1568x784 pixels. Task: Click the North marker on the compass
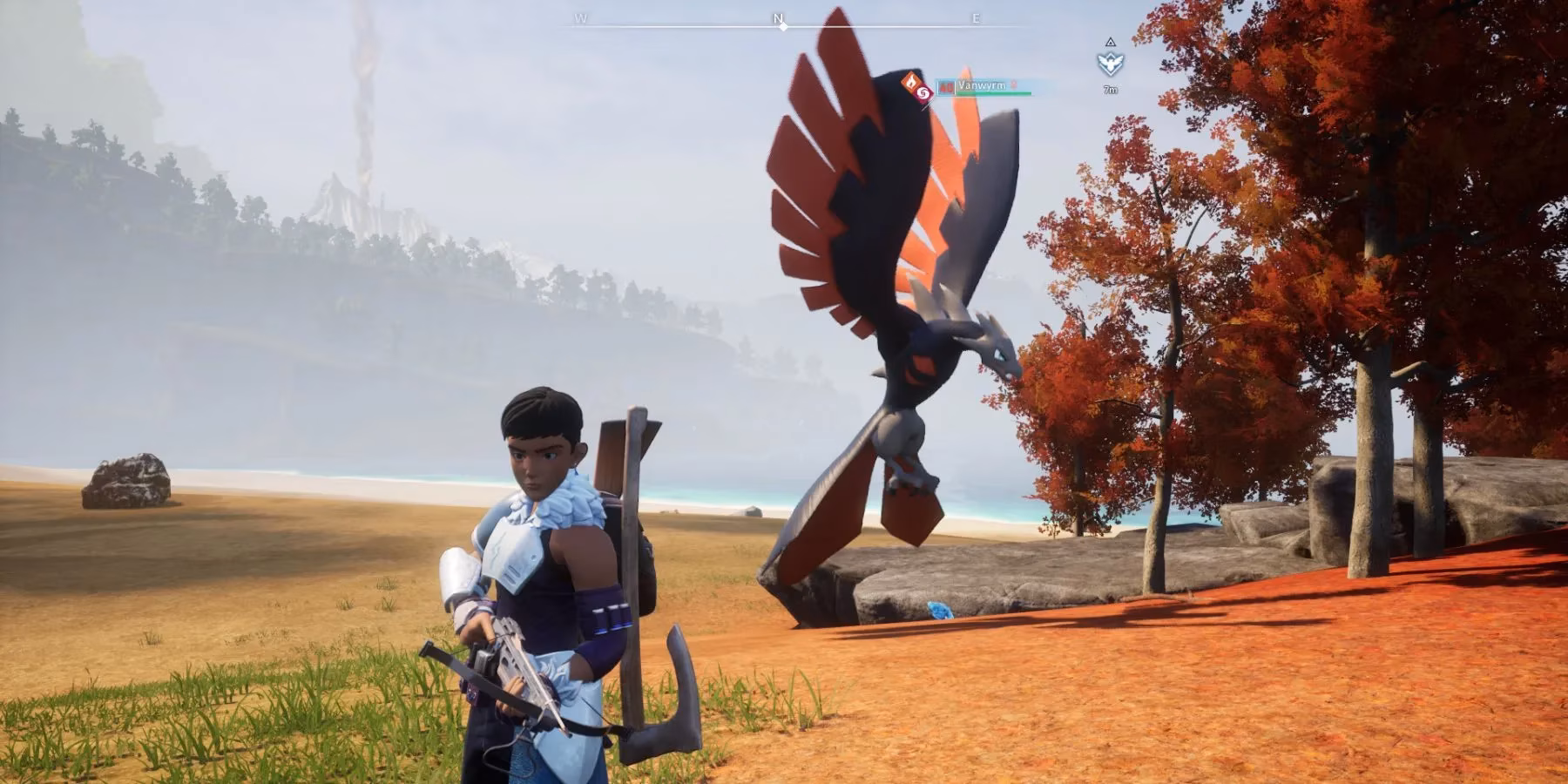[x=779, y=18]
